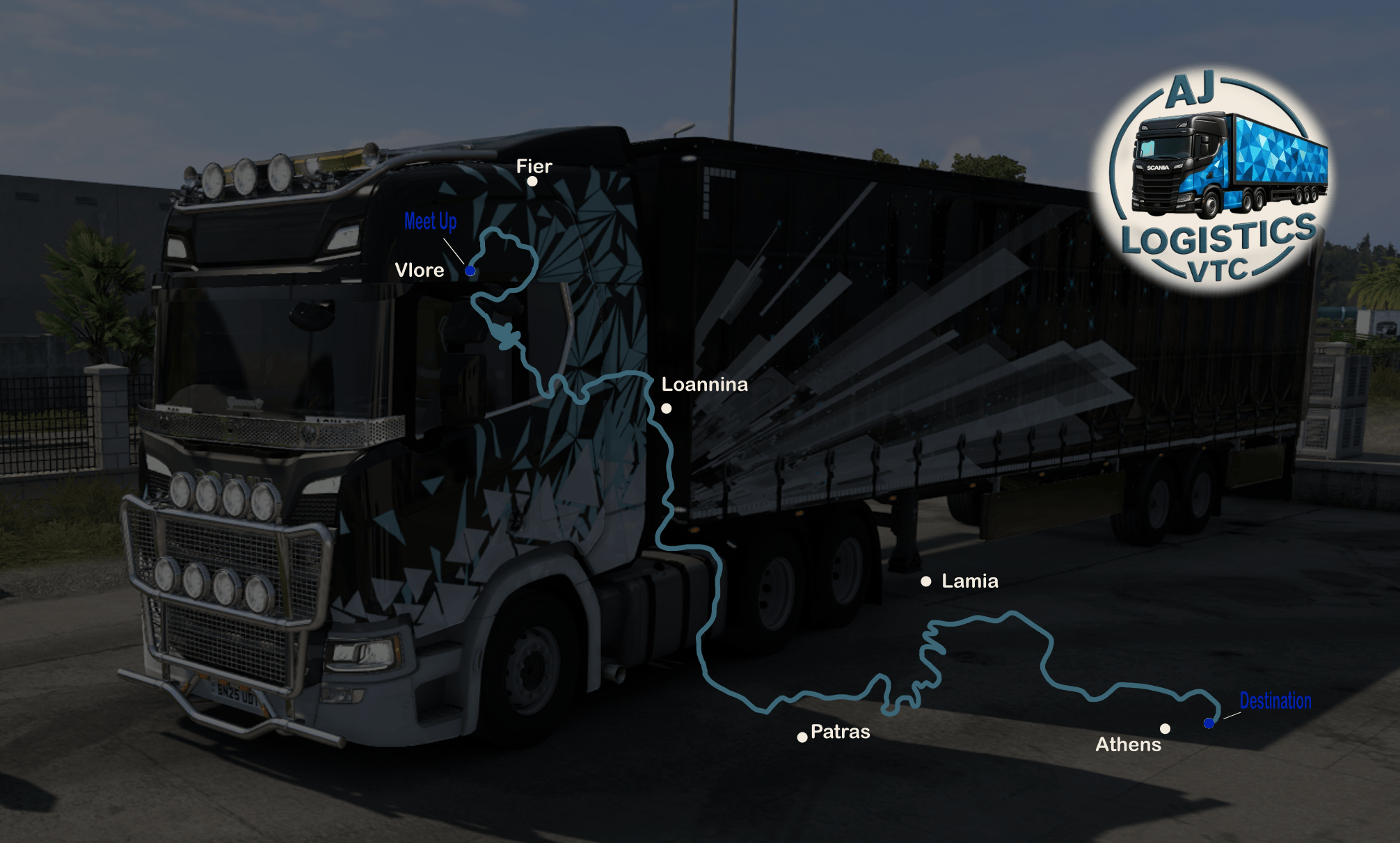Pick the Athens city dot
The width and height of the screenshot is (1400, 843).
tap(1165, 729)
